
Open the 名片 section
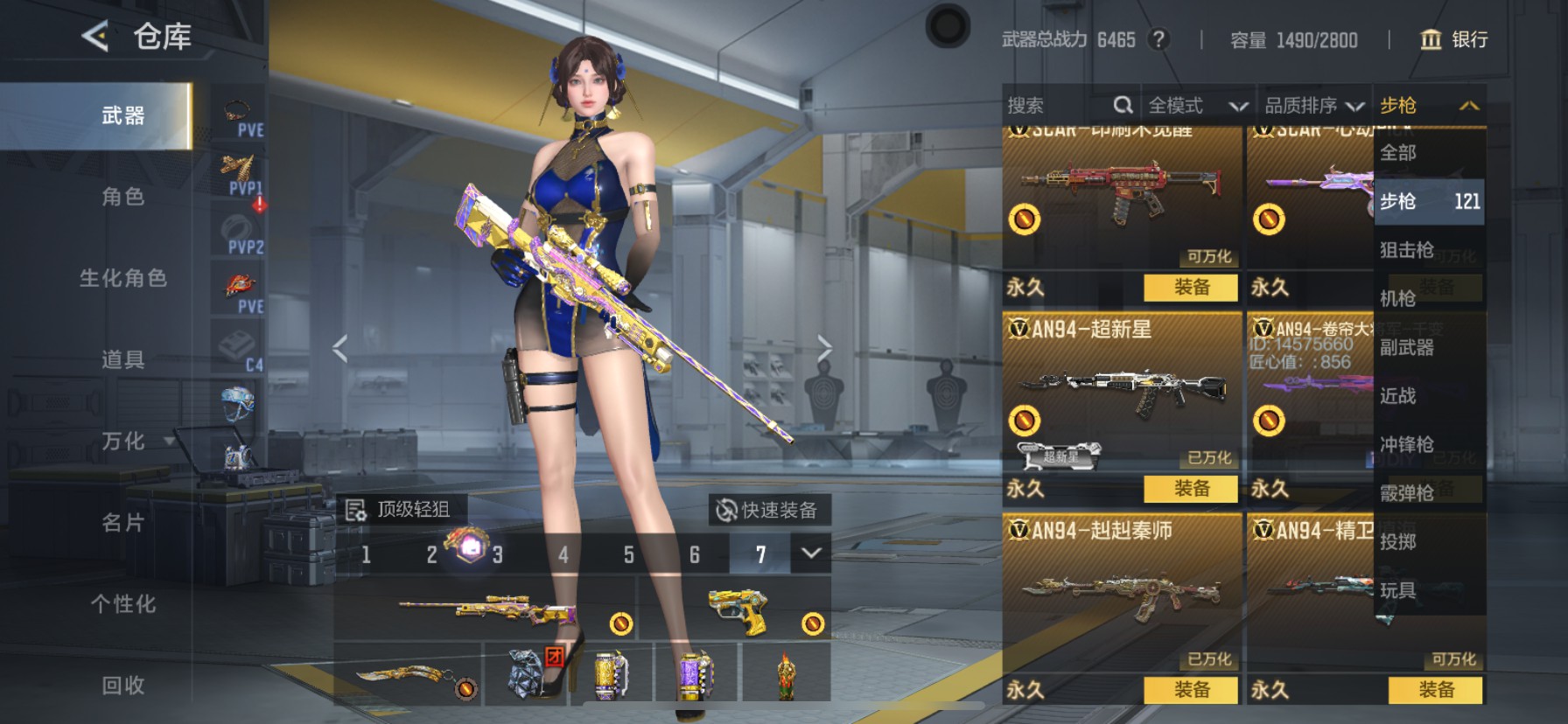122,523
